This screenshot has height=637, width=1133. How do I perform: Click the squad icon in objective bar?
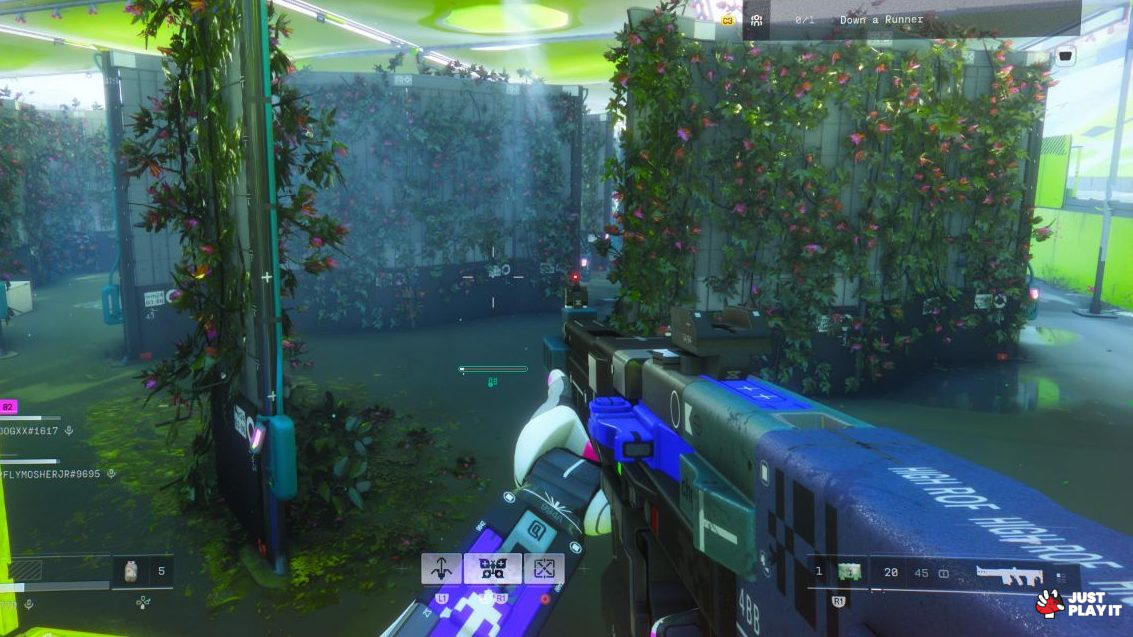(757, 20)
